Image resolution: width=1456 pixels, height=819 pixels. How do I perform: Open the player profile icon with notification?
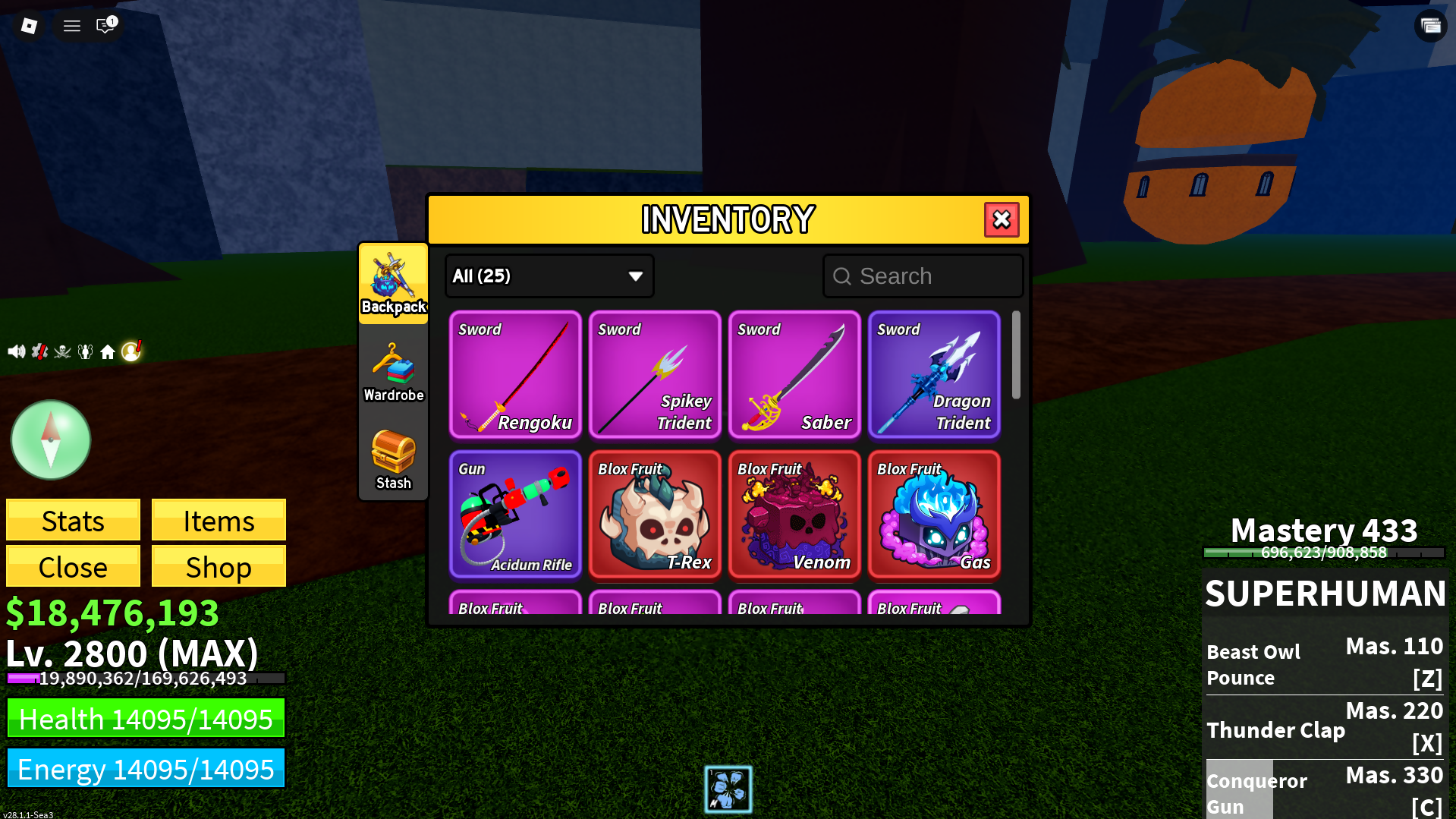131,350
